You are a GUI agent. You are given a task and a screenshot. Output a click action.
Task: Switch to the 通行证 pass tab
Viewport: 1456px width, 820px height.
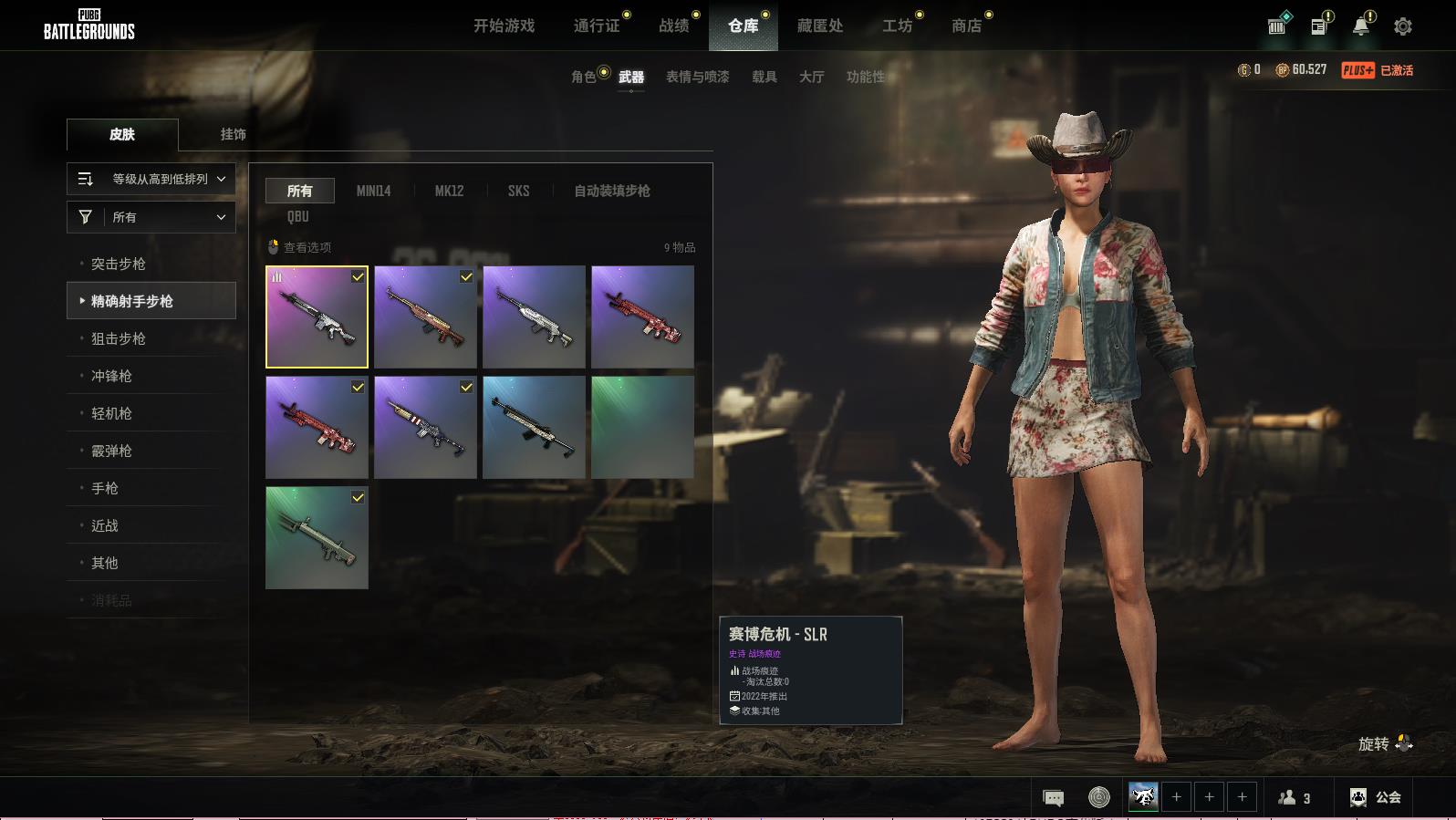point(597,26)
